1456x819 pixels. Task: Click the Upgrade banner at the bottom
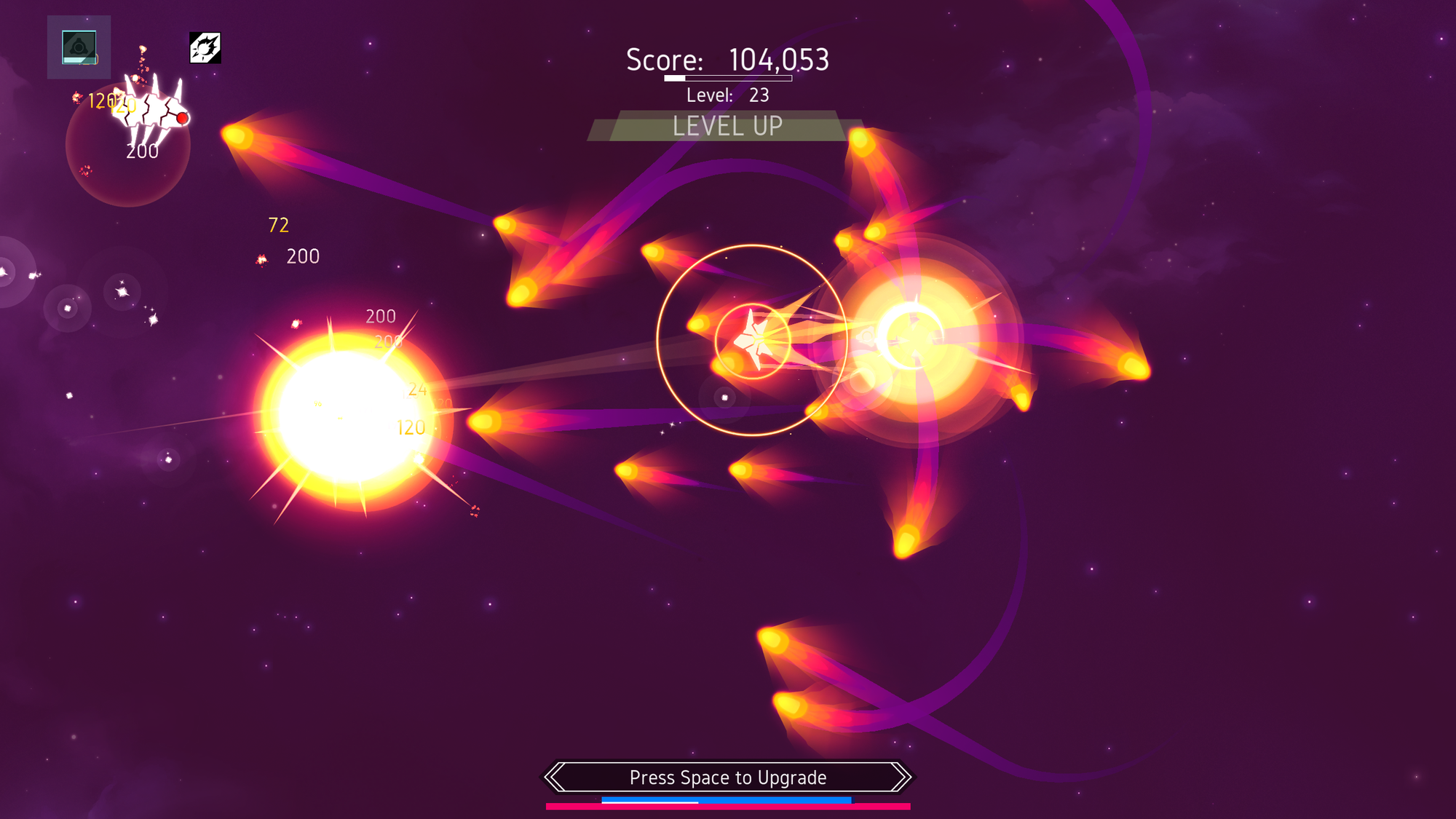coord(728,777)
